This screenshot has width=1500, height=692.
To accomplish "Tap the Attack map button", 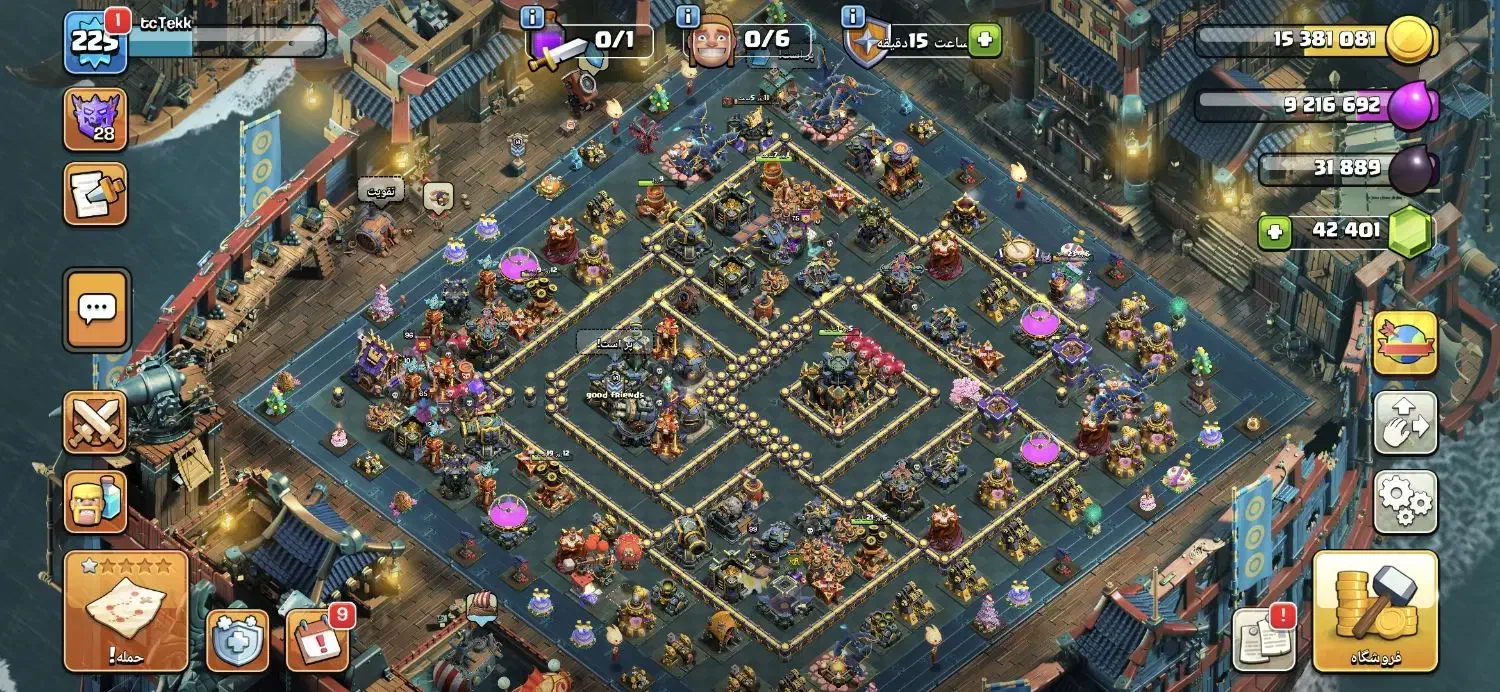I will click(x=126, y=610).
